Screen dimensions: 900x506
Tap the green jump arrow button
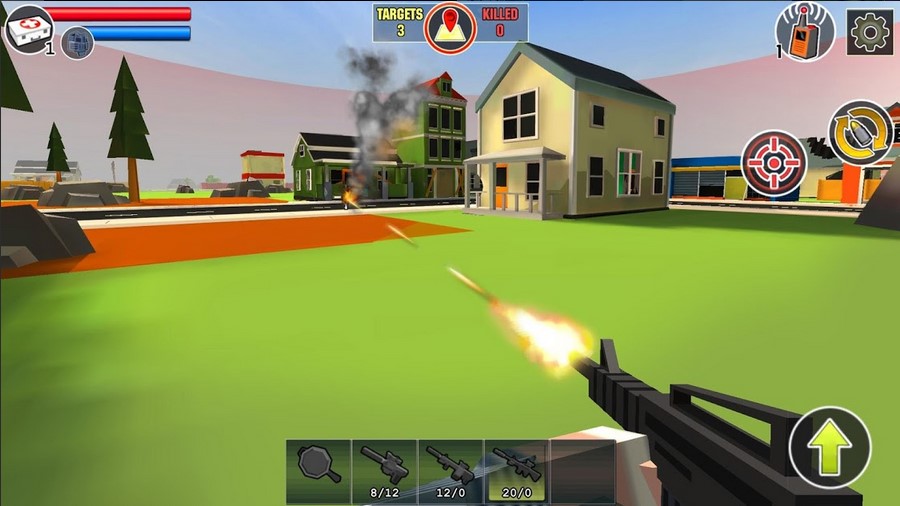[829, 448]
